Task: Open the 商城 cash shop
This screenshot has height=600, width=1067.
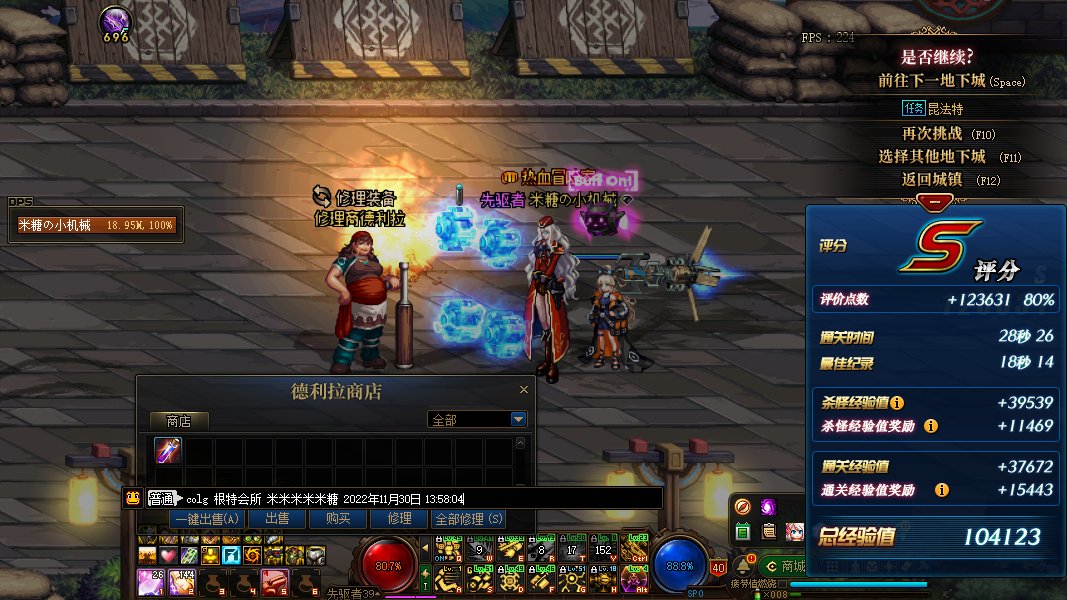Action: [785, 566]
